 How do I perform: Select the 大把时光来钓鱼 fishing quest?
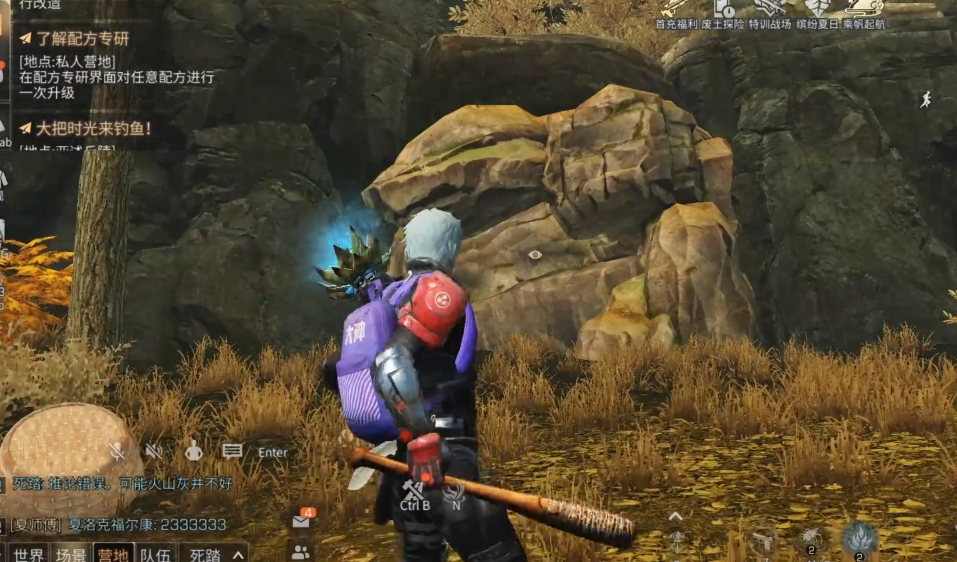[92, 128]
